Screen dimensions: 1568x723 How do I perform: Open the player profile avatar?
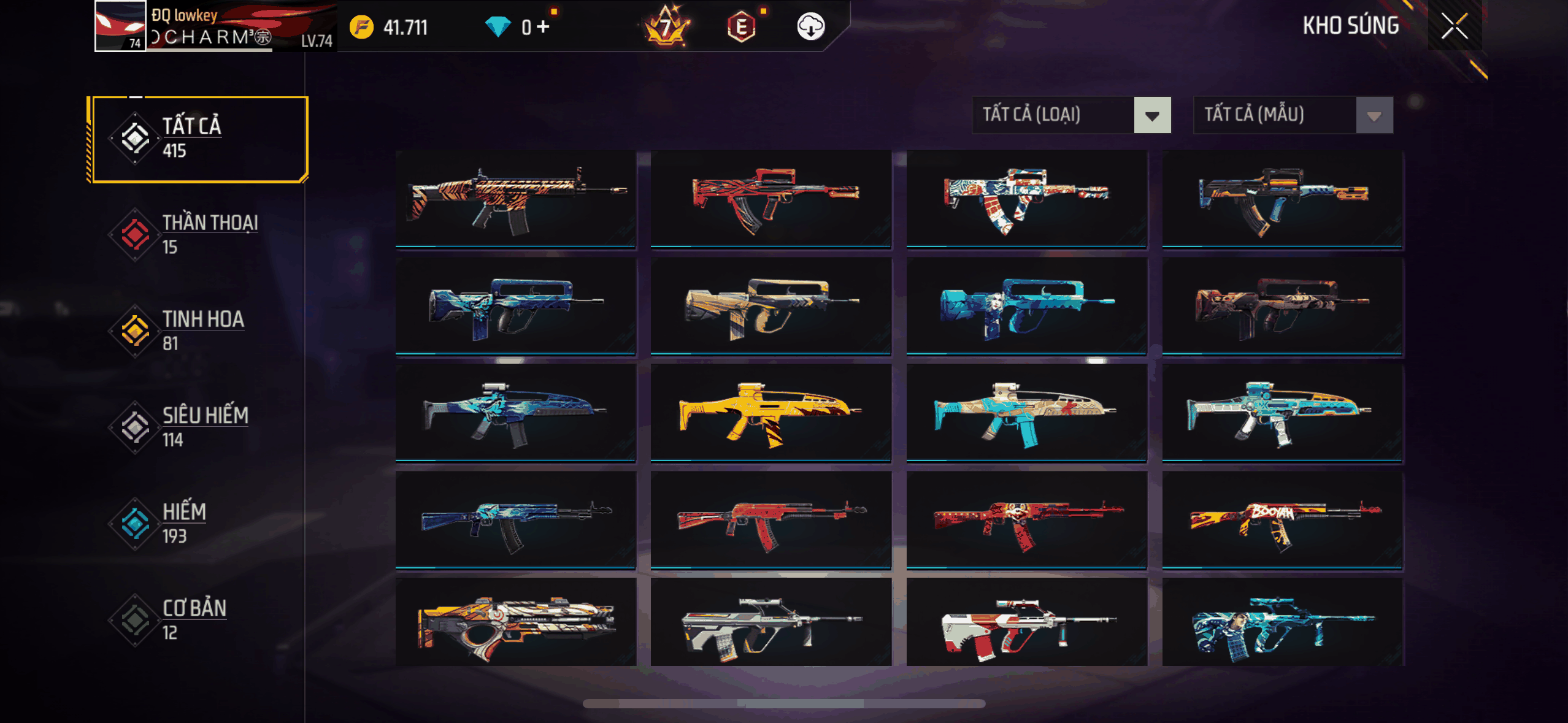120,26
